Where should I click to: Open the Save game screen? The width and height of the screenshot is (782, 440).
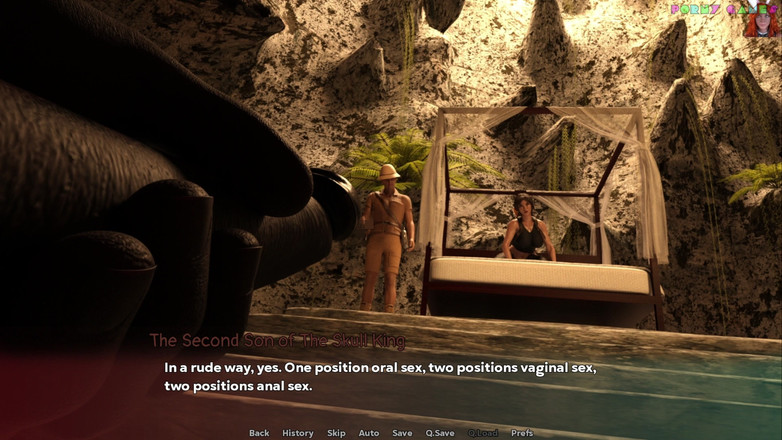point(402,433)
